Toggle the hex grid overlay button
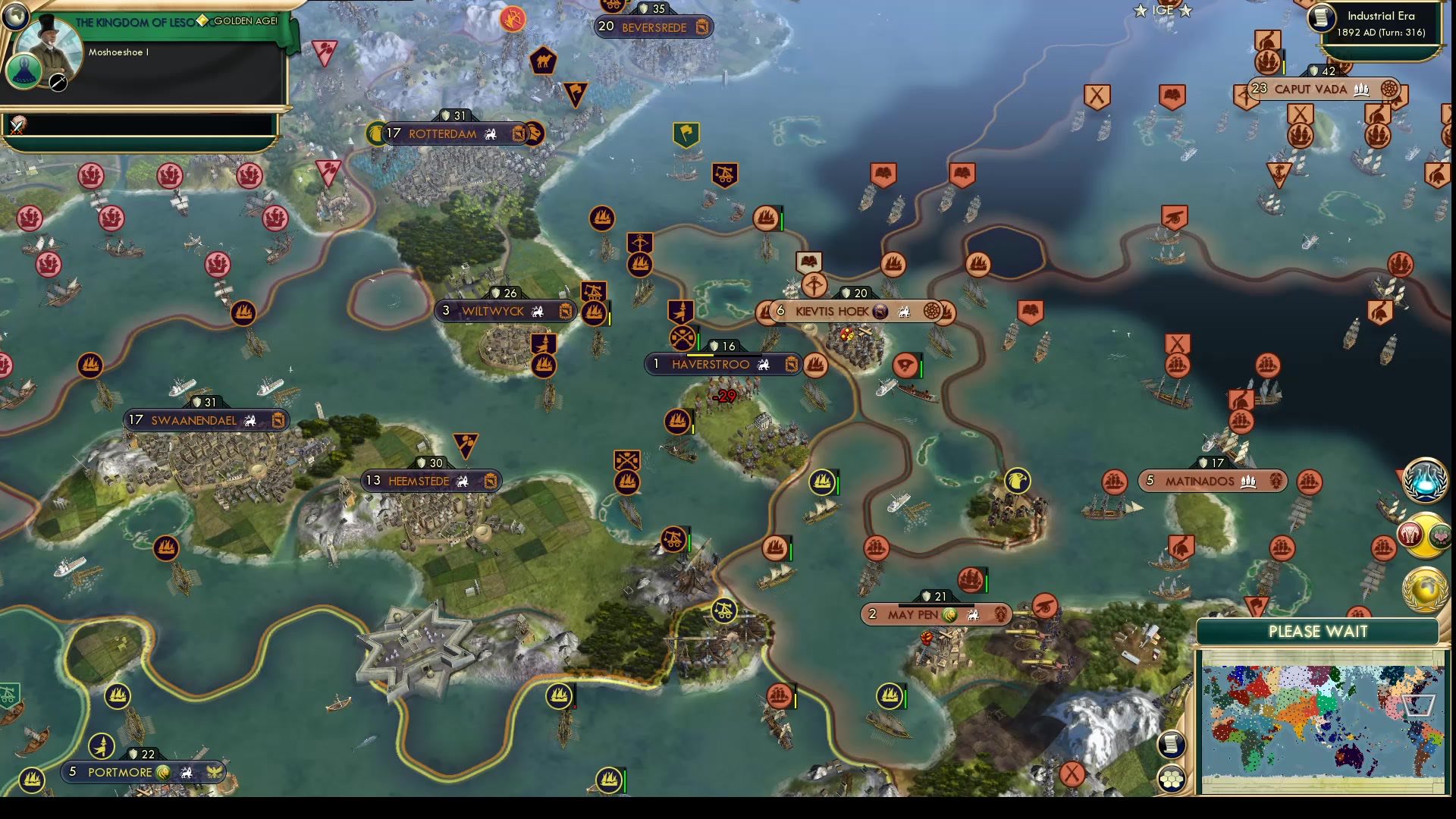The image size is (1456, 819). tap(1172, 777)
